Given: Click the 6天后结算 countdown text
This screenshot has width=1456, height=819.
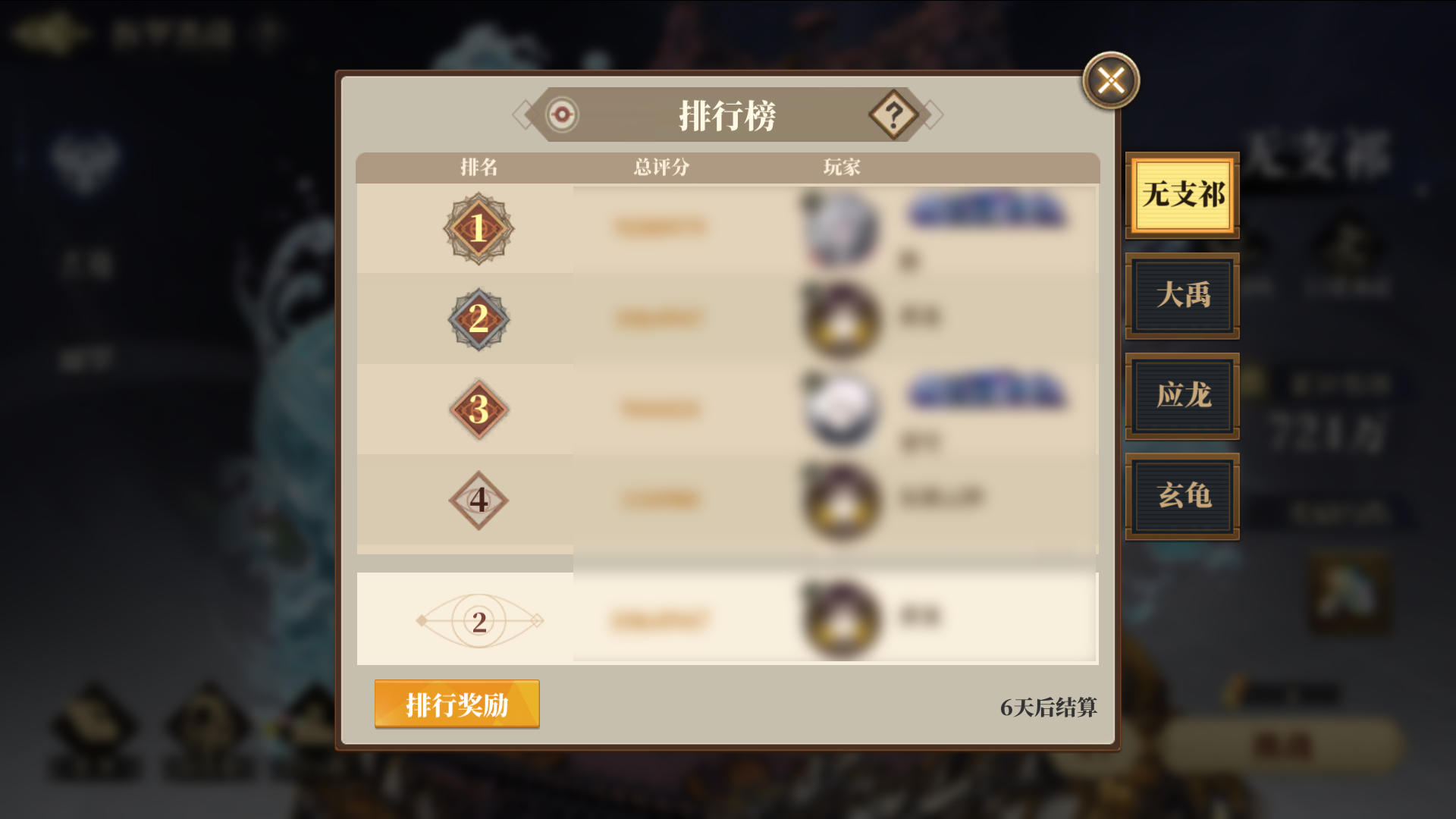Looking at the screenshot, I should [1051, 708].
